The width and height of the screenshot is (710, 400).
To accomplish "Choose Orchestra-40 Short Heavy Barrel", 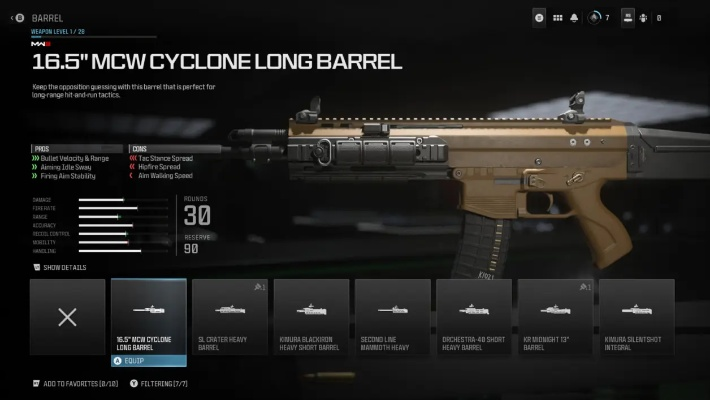I will tap(474, 317).
